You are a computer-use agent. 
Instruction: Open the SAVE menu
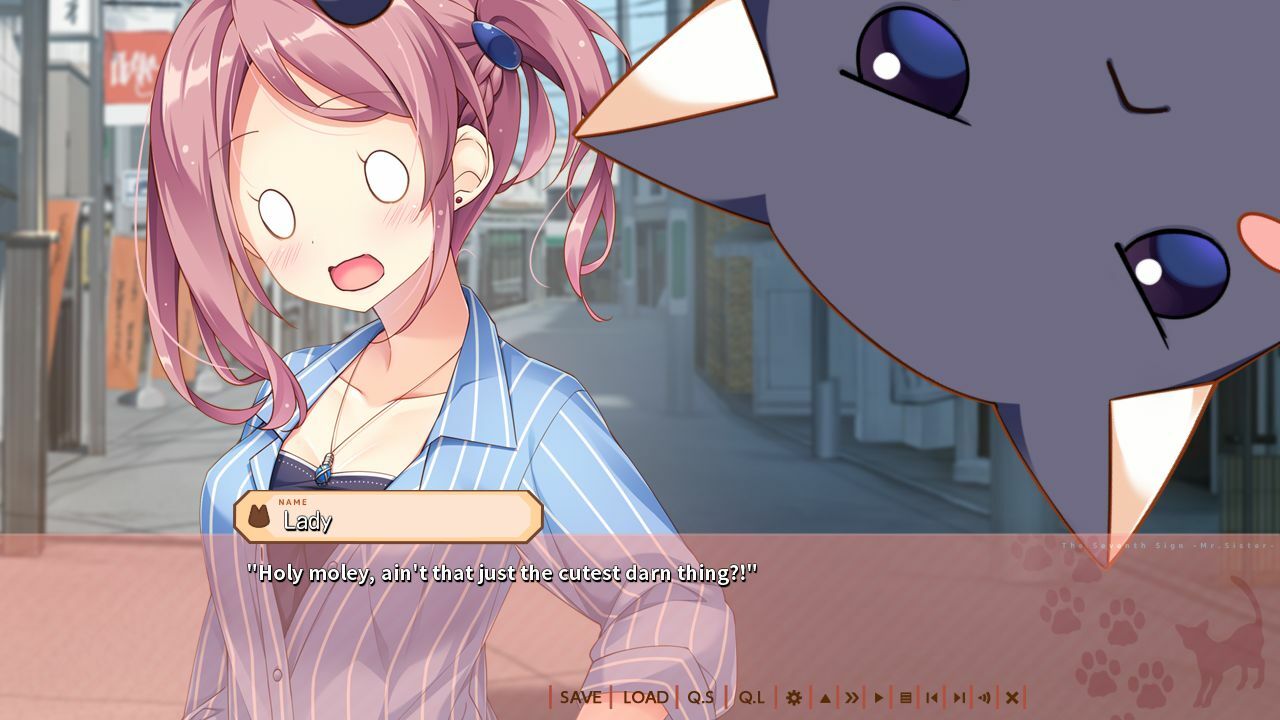click(580, 697)
